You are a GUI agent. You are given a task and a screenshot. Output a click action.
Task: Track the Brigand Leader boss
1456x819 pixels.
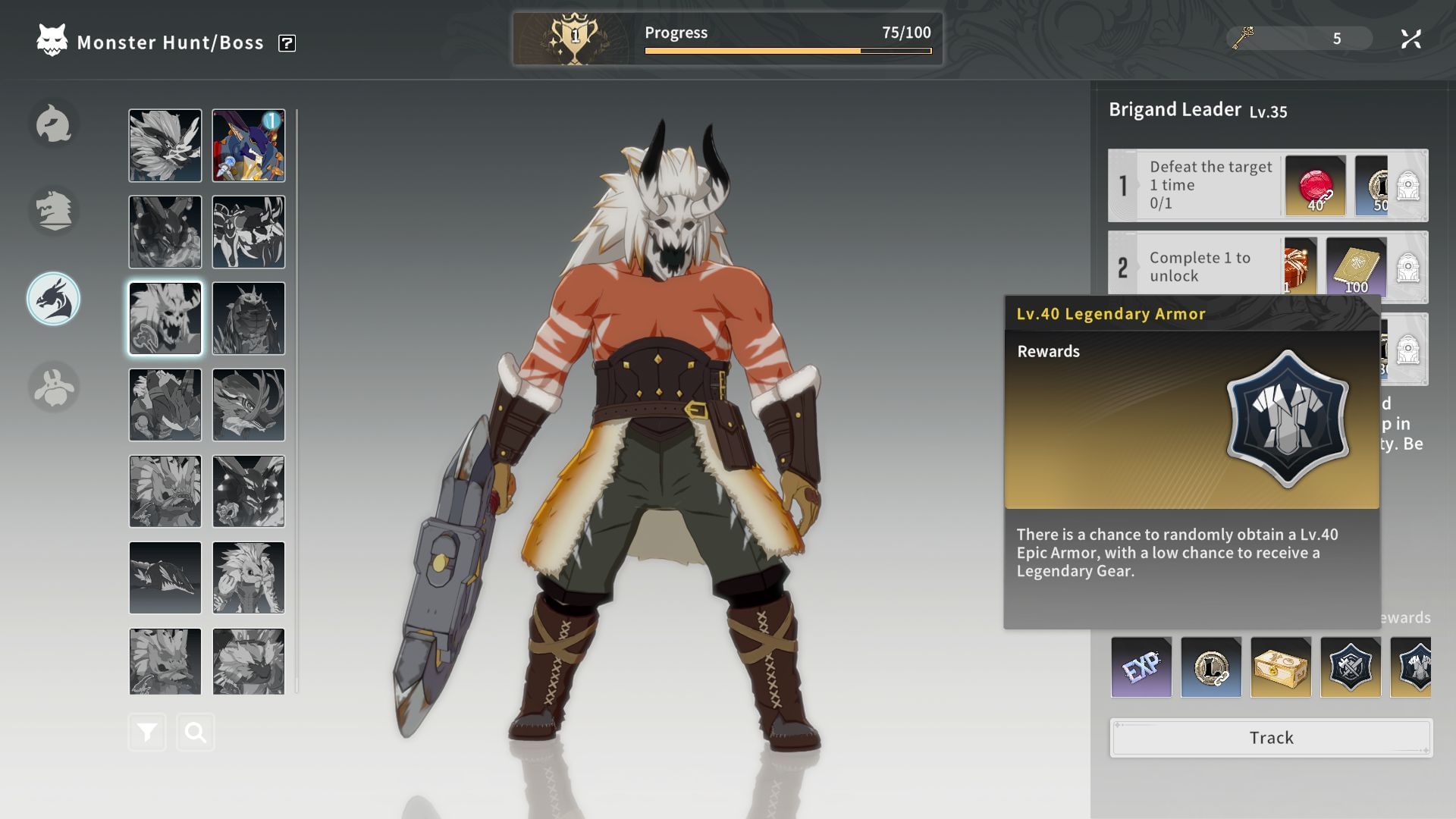click(x=1271, y=738)
